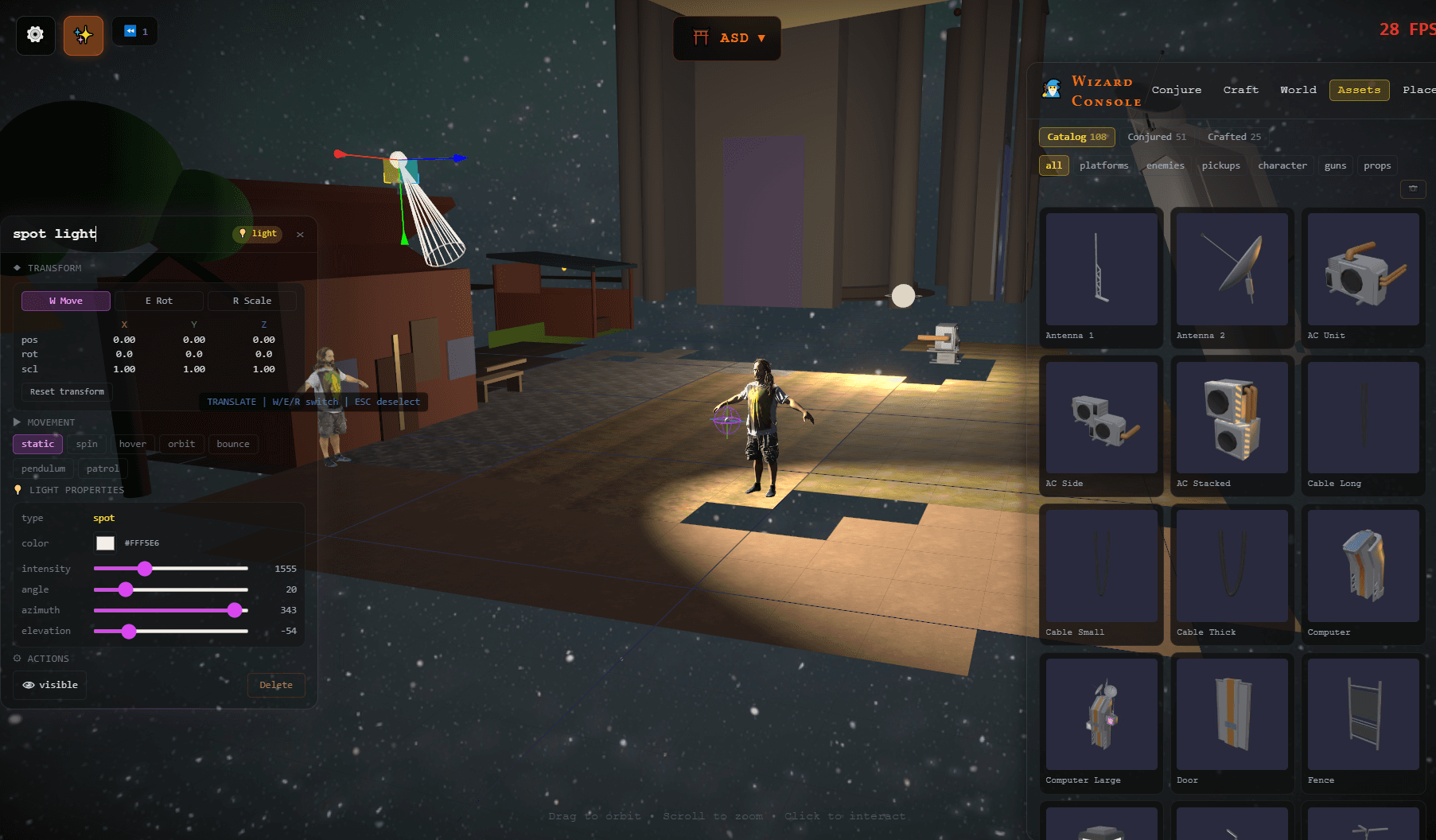This screenshot has width=1436, height=840.
Task: Open the light color swatch
Action: tap(105, 543)
